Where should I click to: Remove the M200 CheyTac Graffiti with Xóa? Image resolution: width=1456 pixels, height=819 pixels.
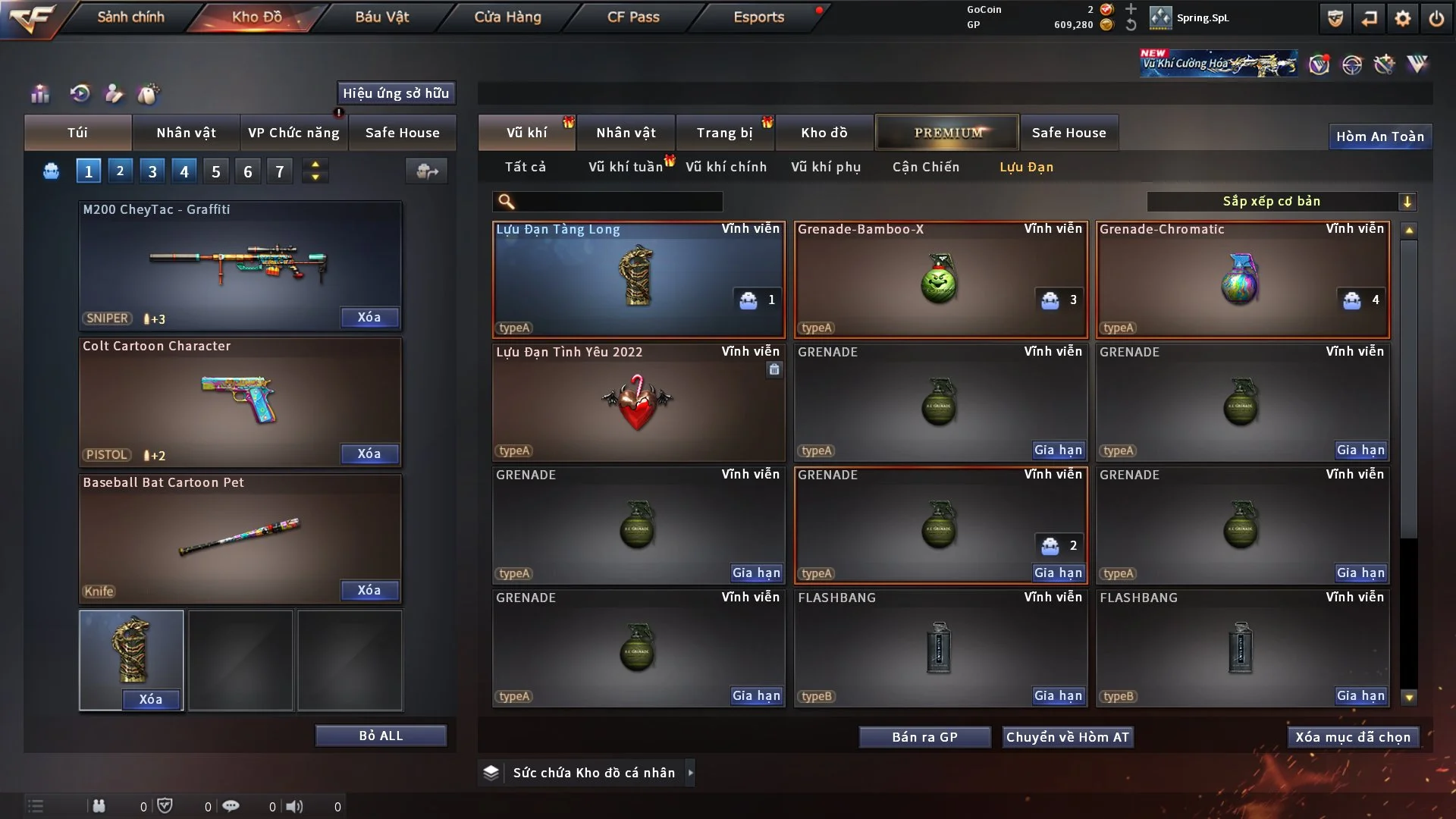(369, 317)
